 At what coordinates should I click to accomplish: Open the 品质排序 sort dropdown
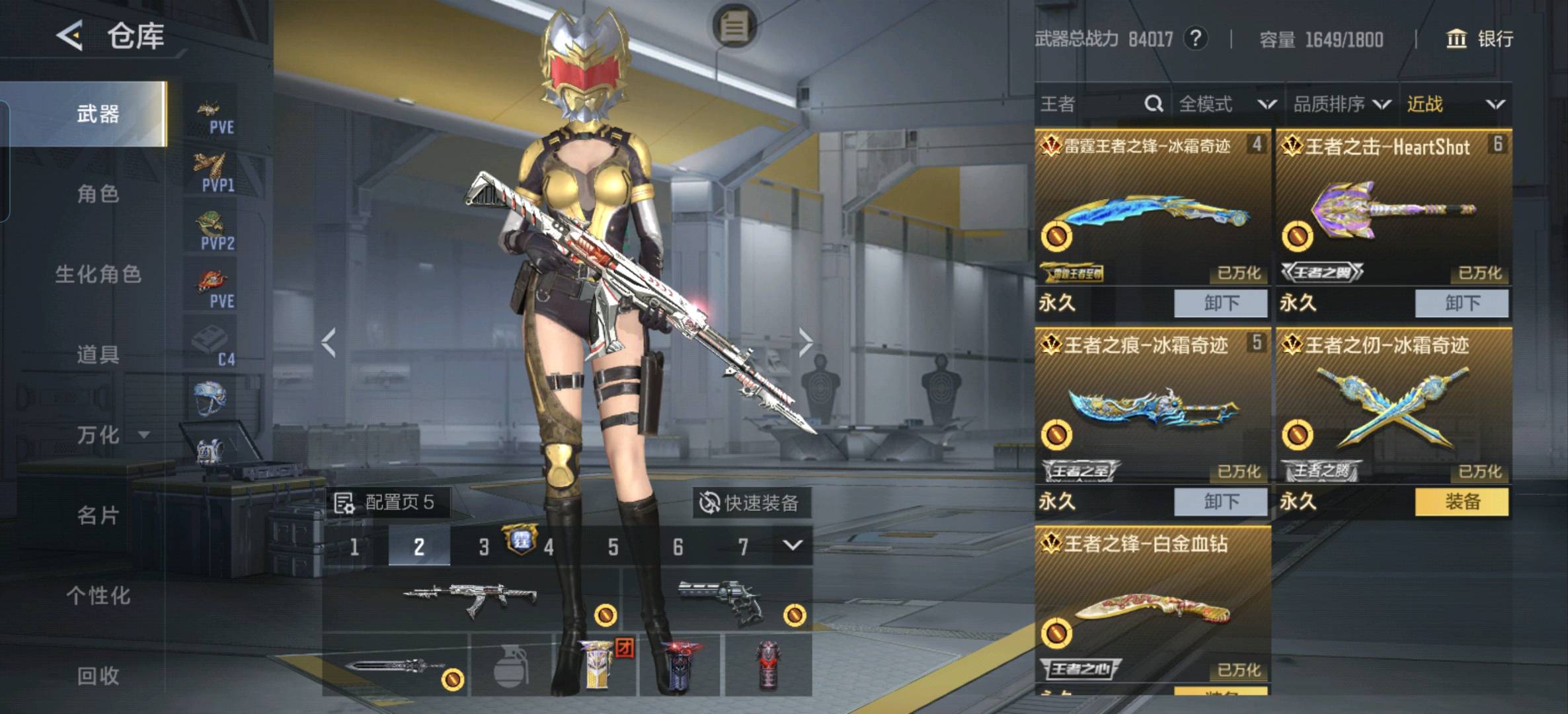(1342, 104)
